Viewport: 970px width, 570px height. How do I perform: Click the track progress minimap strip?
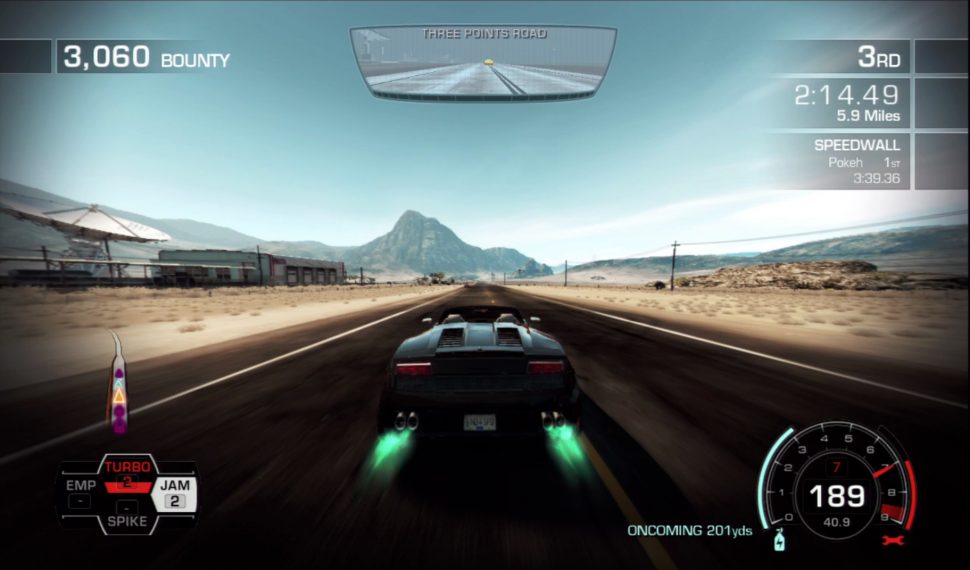119,385
